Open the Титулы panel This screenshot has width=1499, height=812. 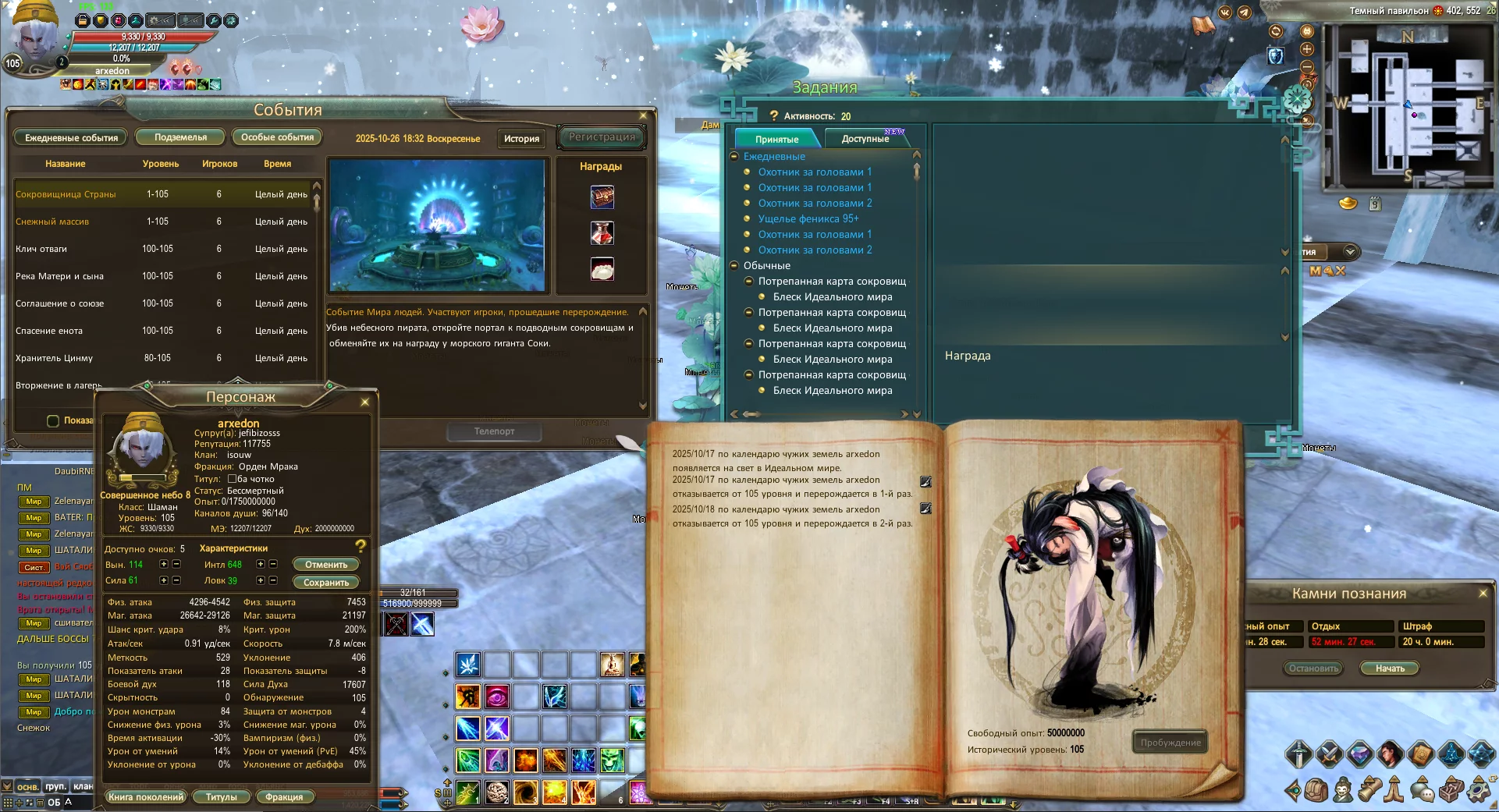click(221, 797)
